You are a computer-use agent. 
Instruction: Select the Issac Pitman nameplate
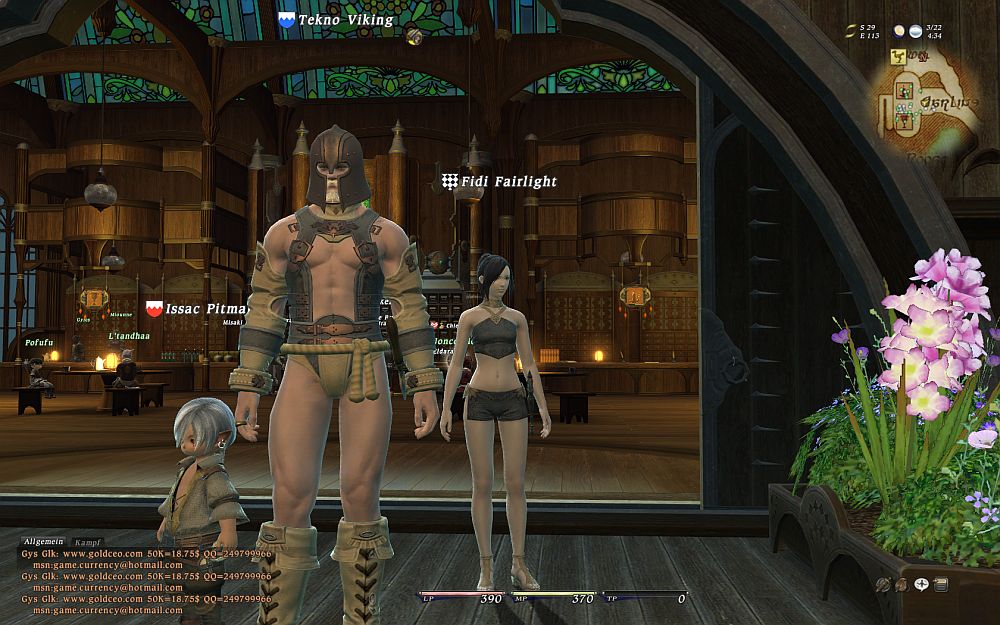click(x=197, y=309)
